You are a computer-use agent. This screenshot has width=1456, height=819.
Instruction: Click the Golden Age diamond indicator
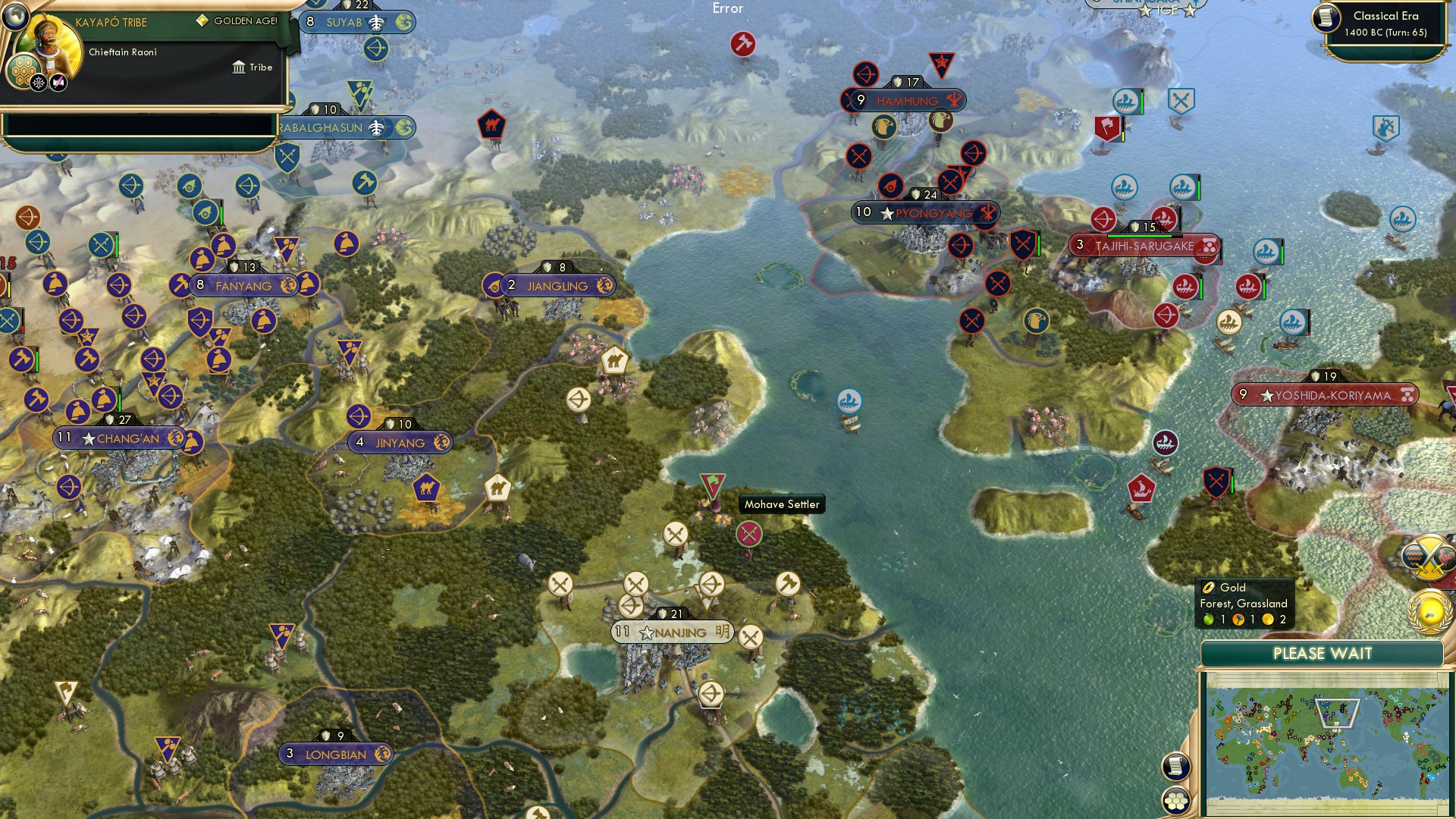point(202,22)
